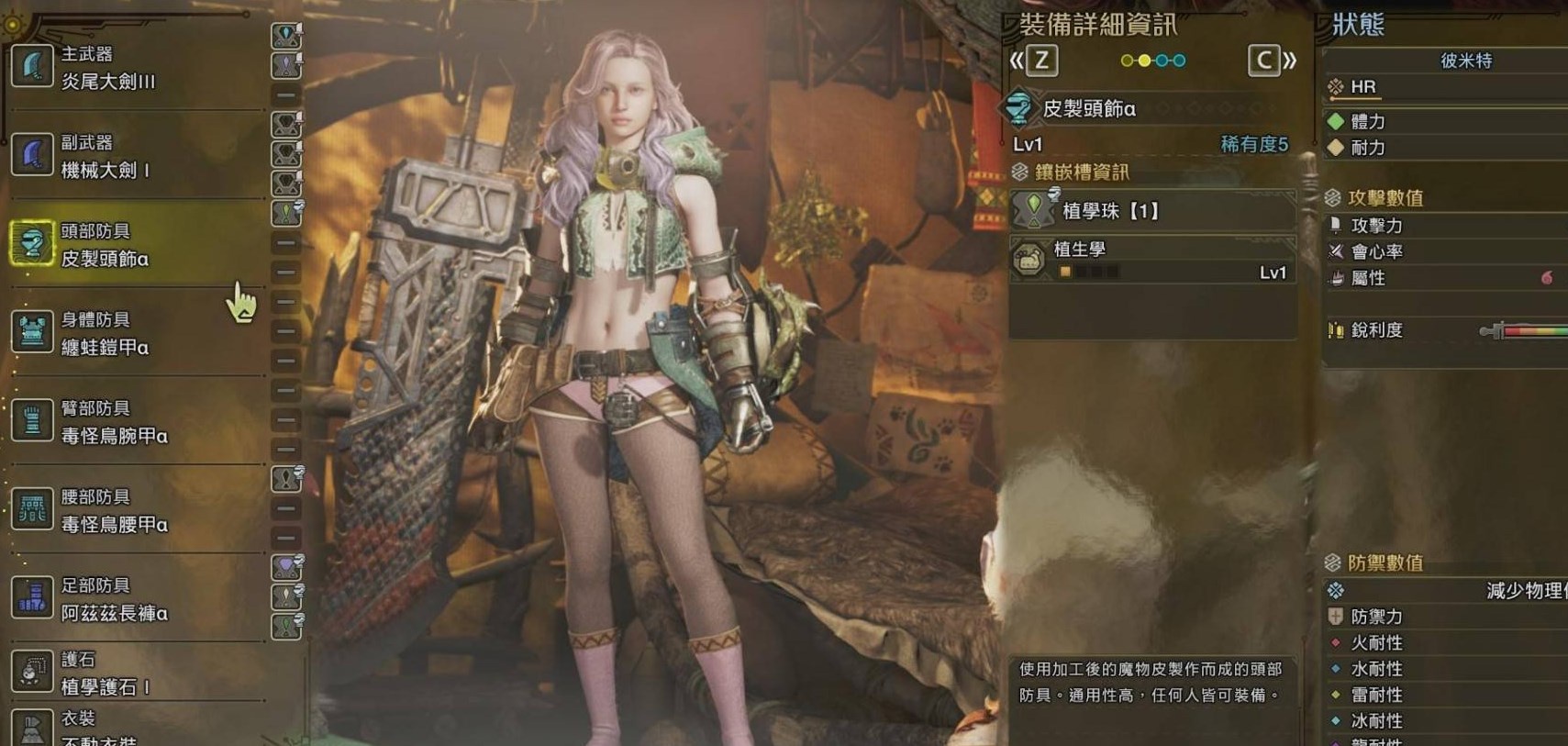Click the 植學珠【1】 decoration slot
This screenshot has height=746, width=1568.
1152,212
